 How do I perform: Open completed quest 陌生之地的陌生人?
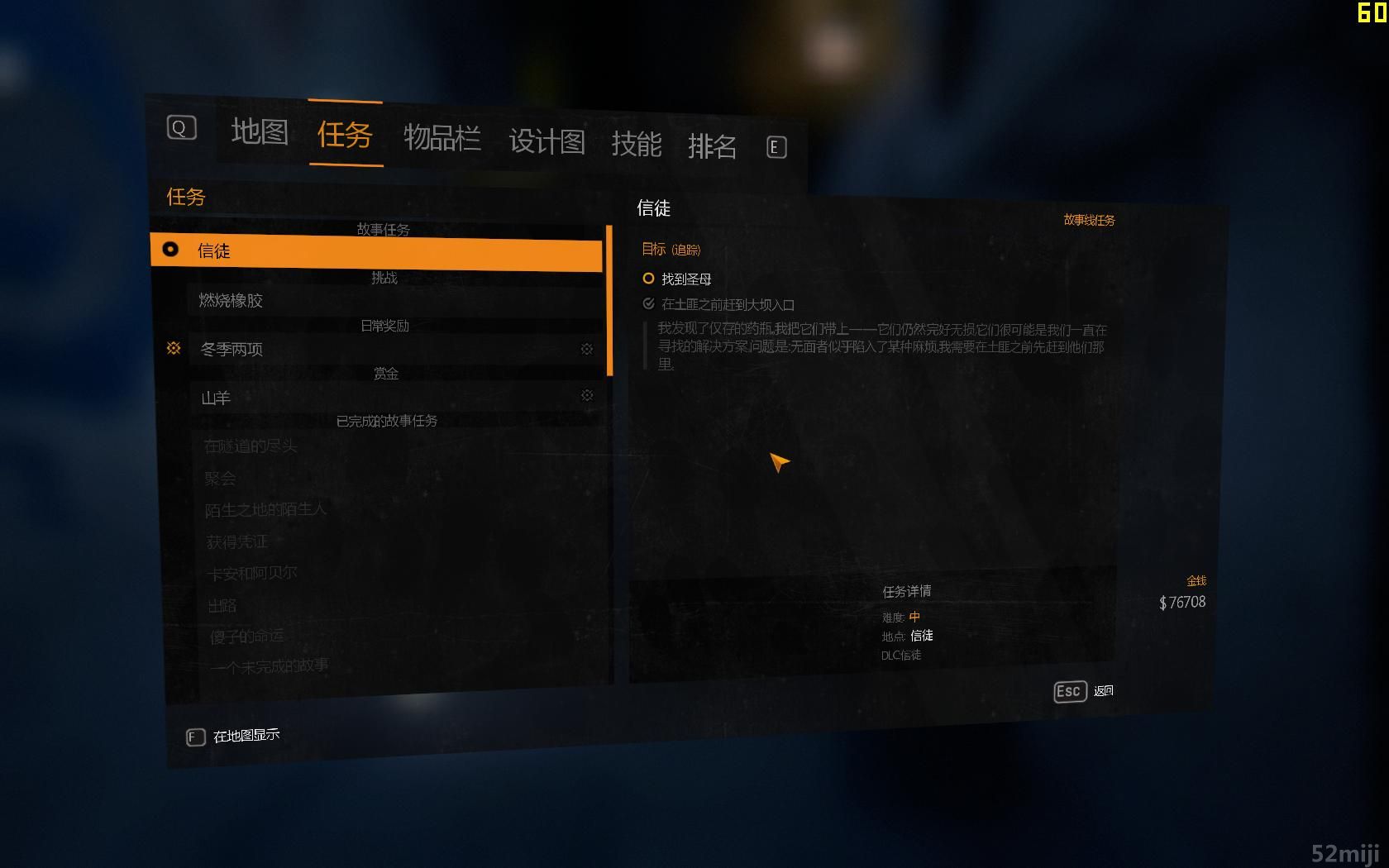(x=265, y=510)
